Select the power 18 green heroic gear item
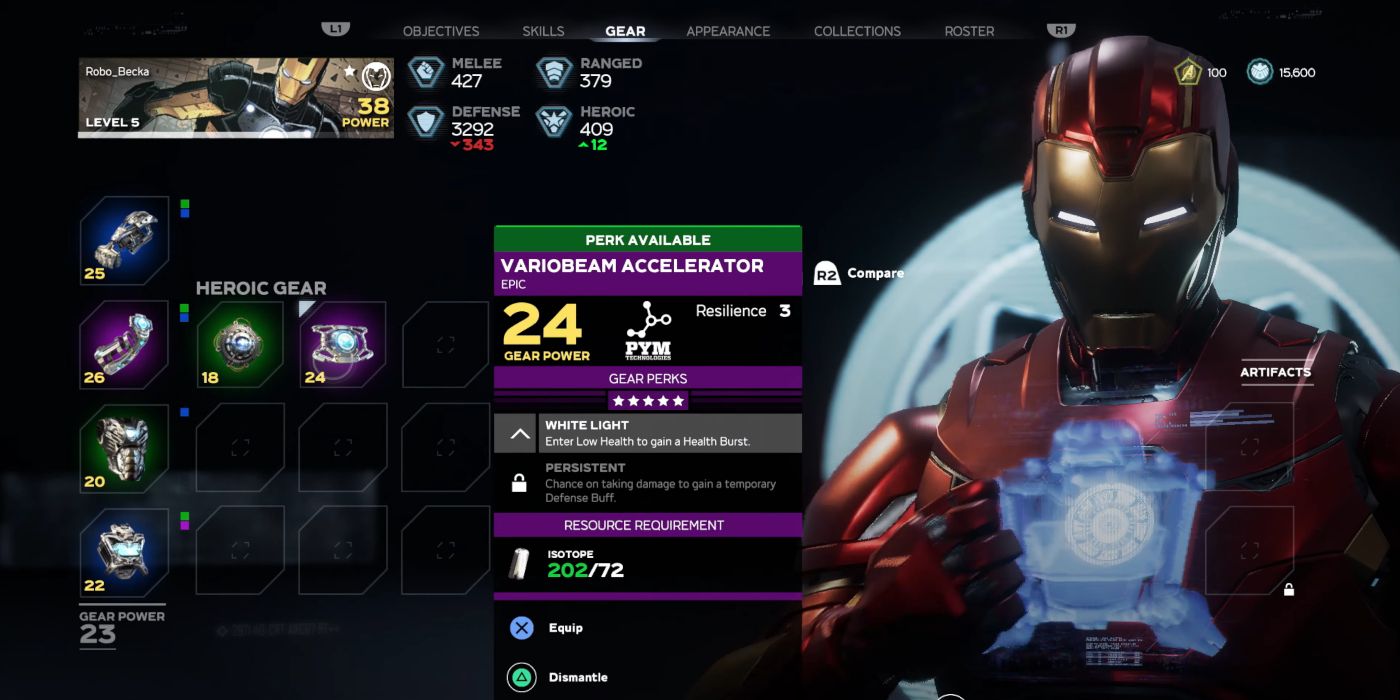 [240, 345]
